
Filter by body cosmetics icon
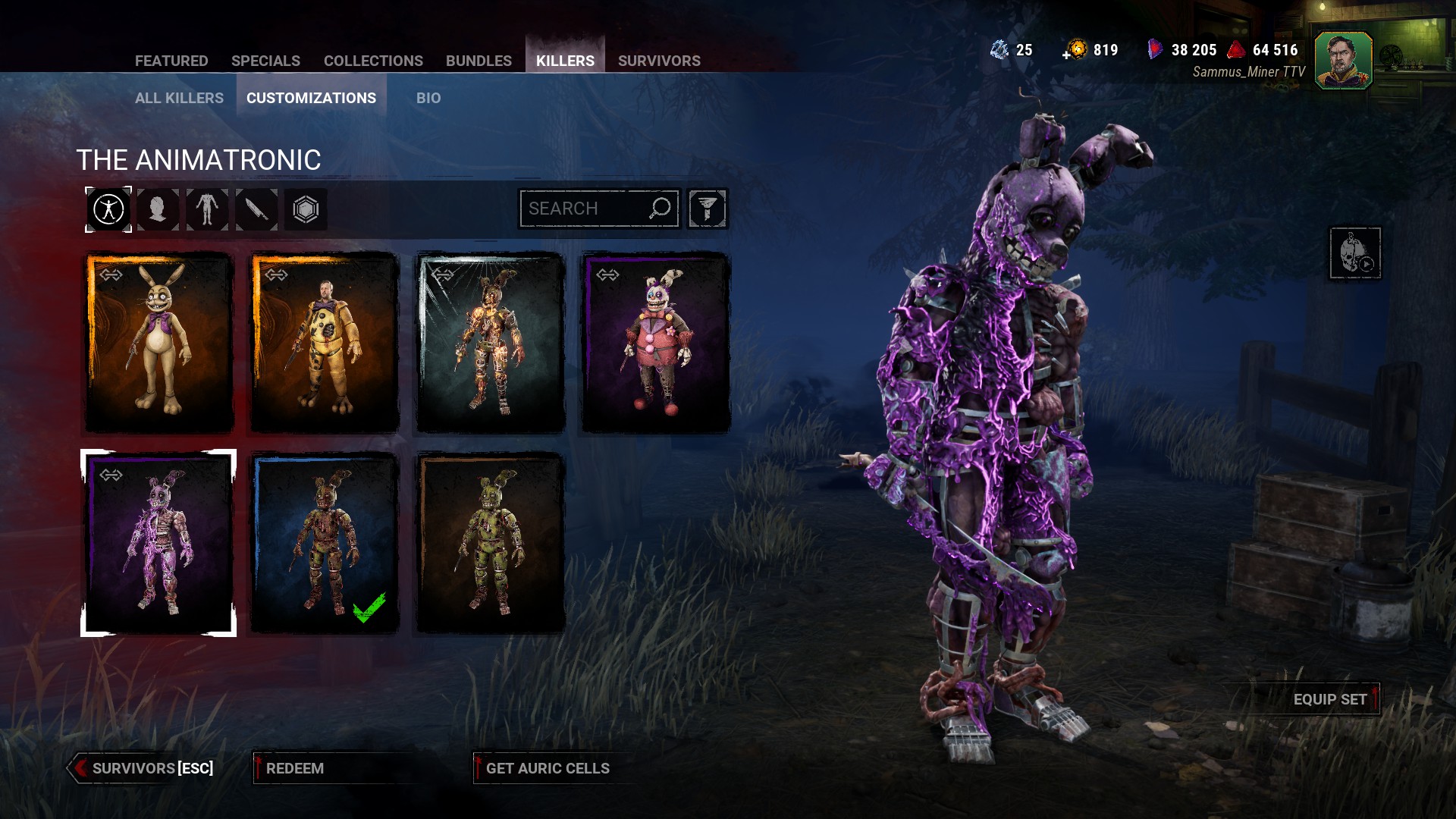point(207,209)
